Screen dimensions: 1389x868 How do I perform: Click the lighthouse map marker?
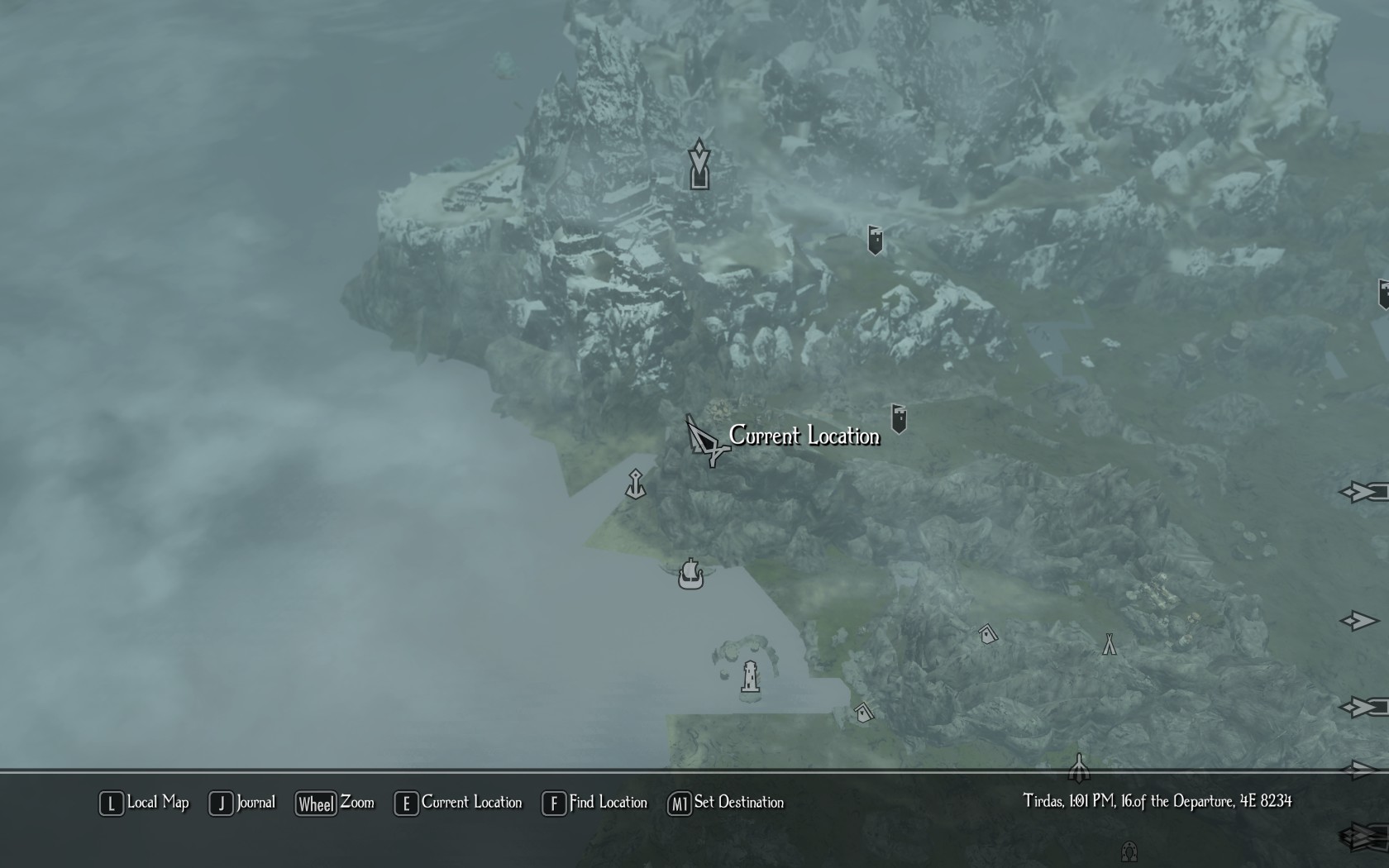click(750, 677)
